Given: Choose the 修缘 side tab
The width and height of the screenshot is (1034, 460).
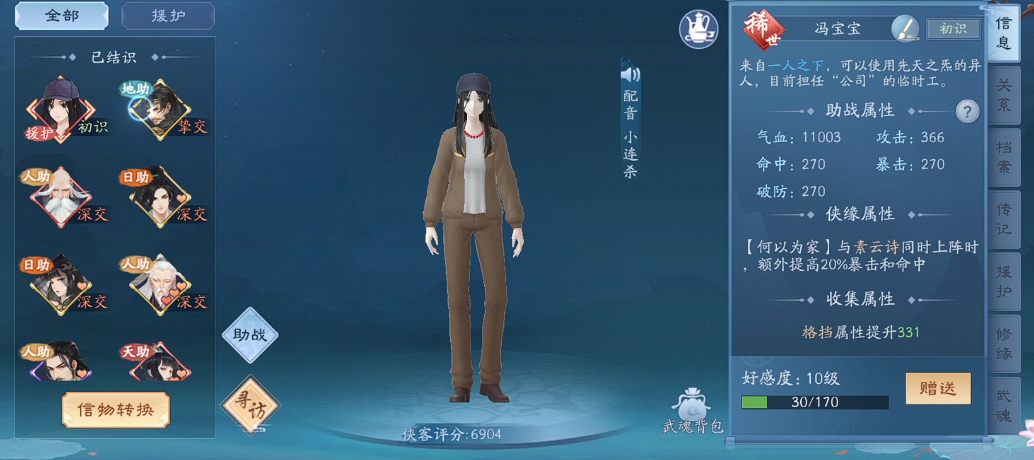Looking at the screenshot, I should click(x=1003, y=344).
